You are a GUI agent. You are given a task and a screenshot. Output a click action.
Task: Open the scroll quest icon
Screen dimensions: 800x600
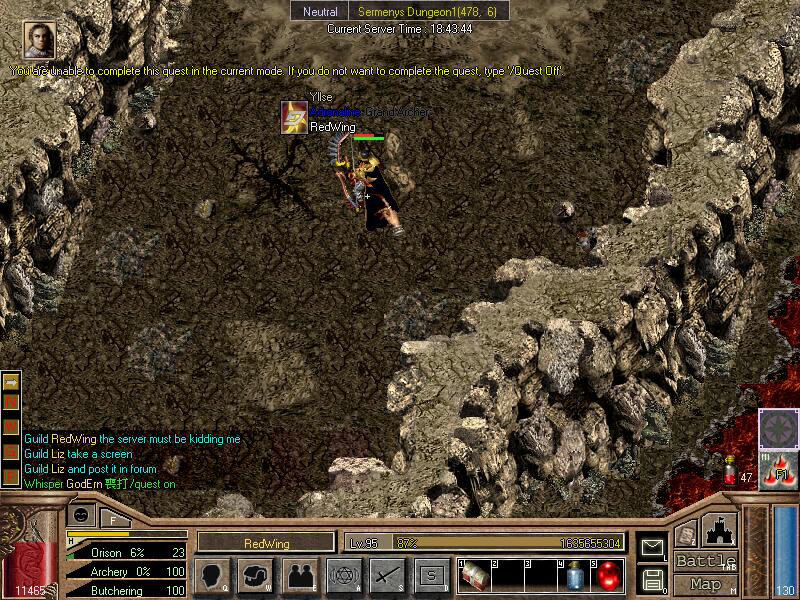click(x=686, y=536)
